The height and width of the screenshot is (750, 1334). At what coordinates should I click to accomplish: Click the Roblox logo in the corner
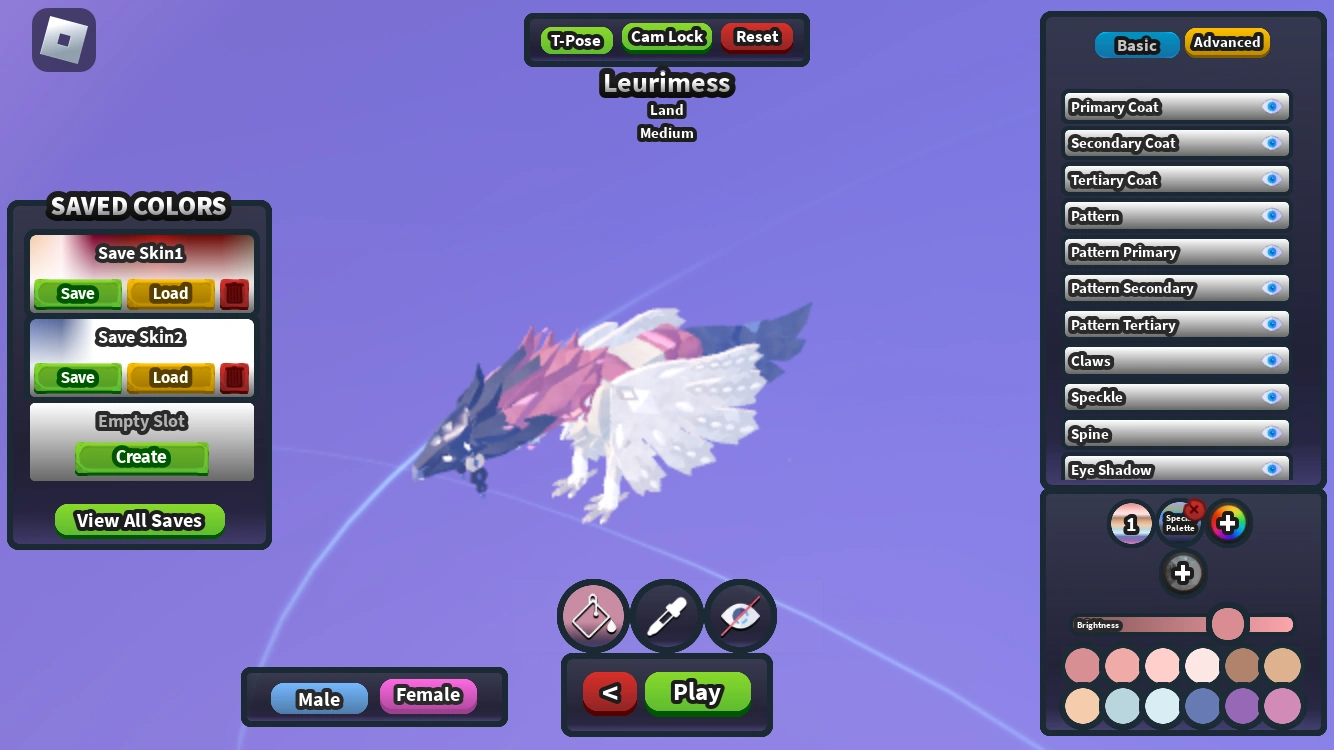pyautogui.click(x=64, y=40)
